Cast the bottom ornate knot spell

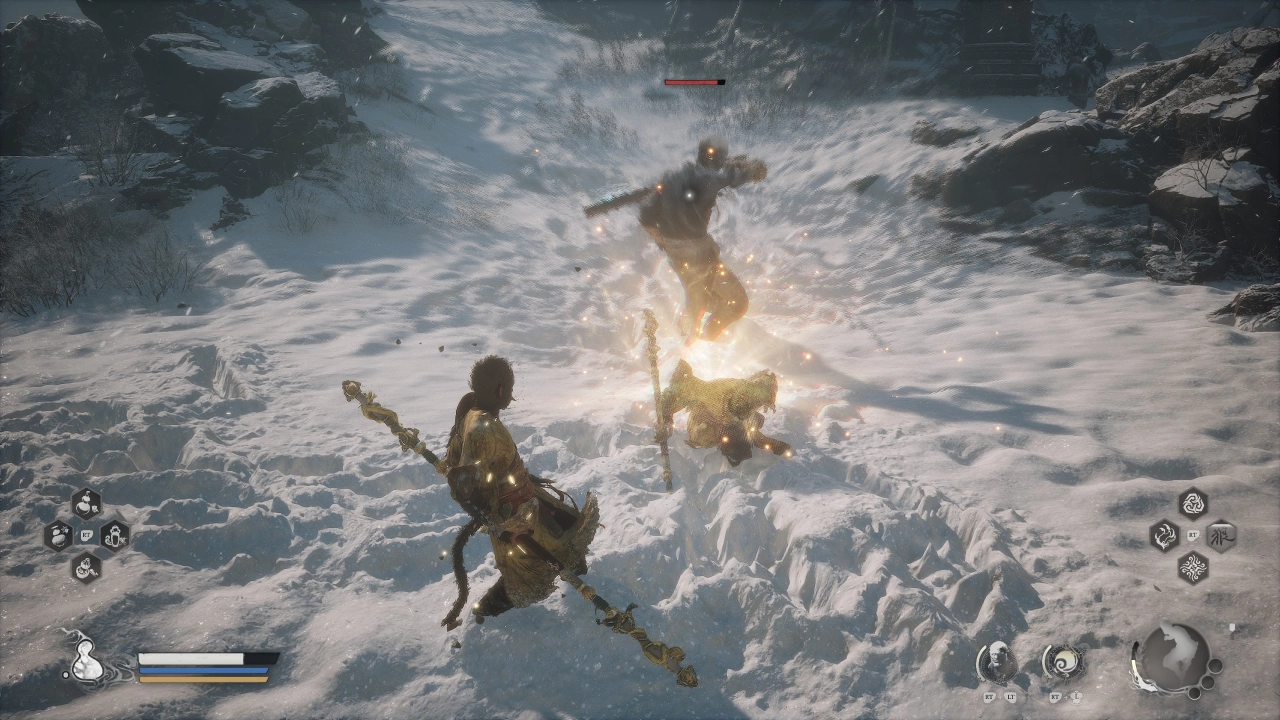click(x=1192, y=569)
